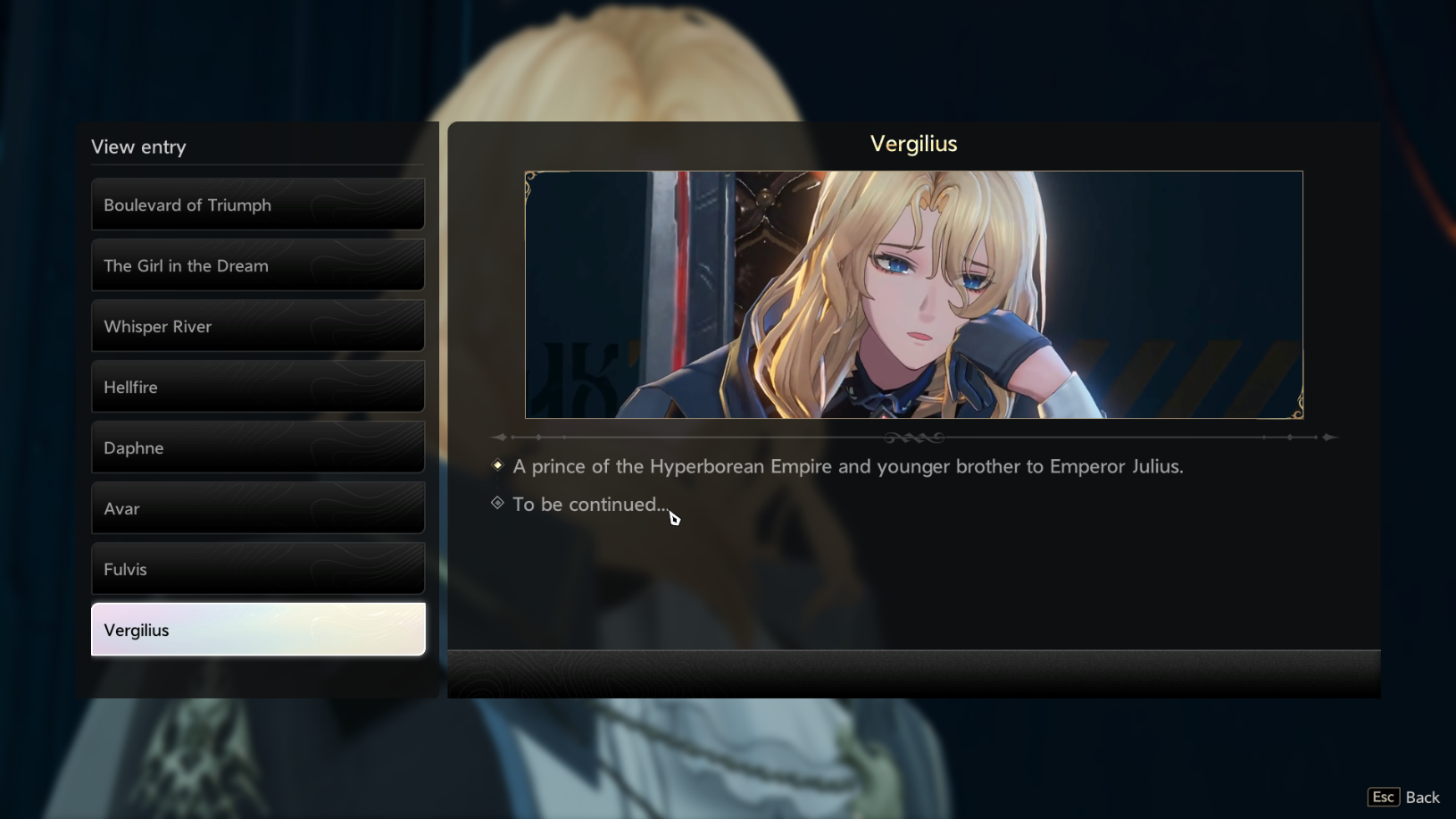Select the Fulvis entry

point(257,569)
